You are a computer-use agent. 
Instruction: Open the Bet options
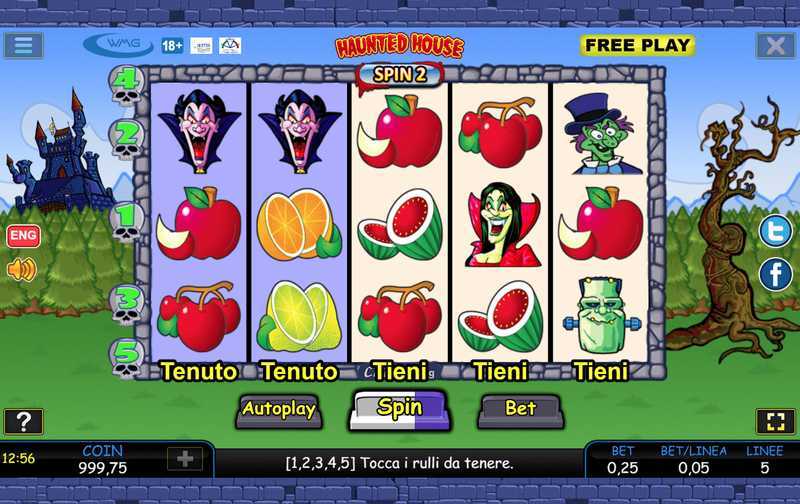point(519,408)
